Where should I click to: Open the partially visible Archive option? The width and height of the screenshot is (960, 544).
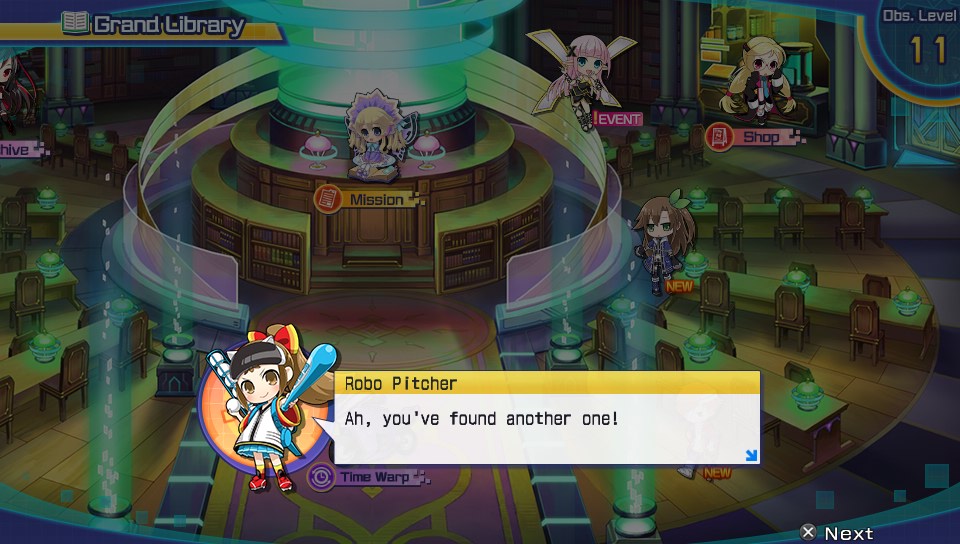pos(18,149)
